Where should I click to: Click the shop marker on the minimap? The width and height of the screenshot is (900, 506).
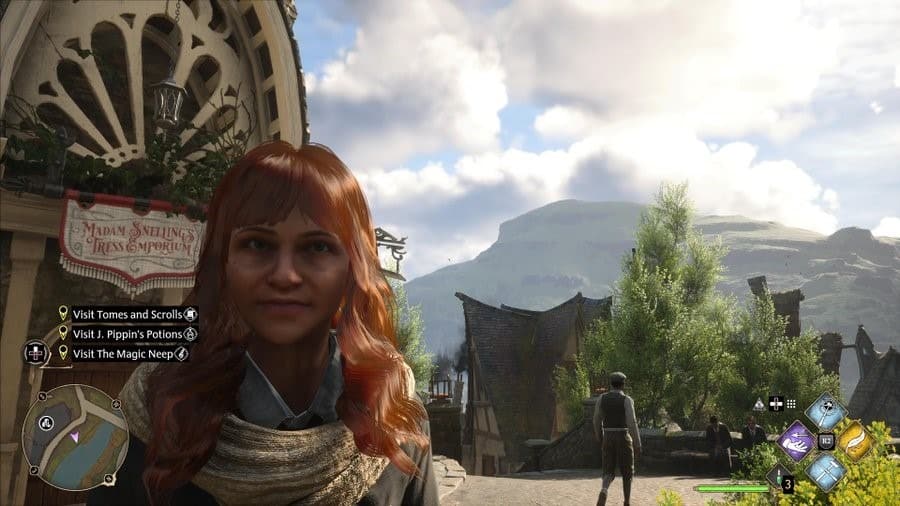[45, 423]
